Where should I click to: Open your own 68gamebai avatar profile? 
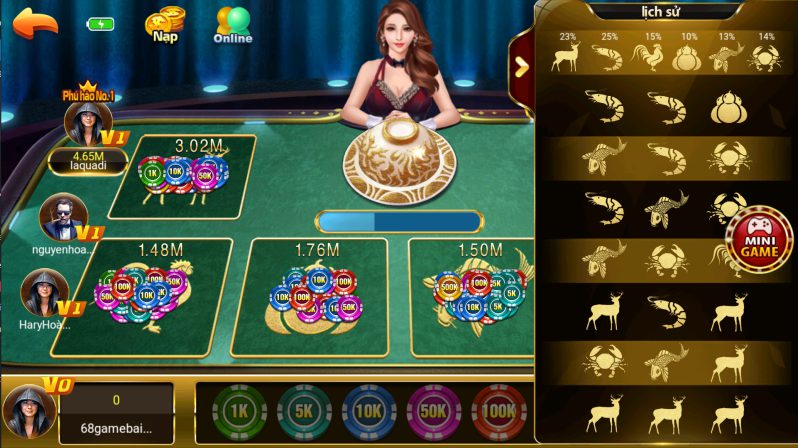pos(26,409)
